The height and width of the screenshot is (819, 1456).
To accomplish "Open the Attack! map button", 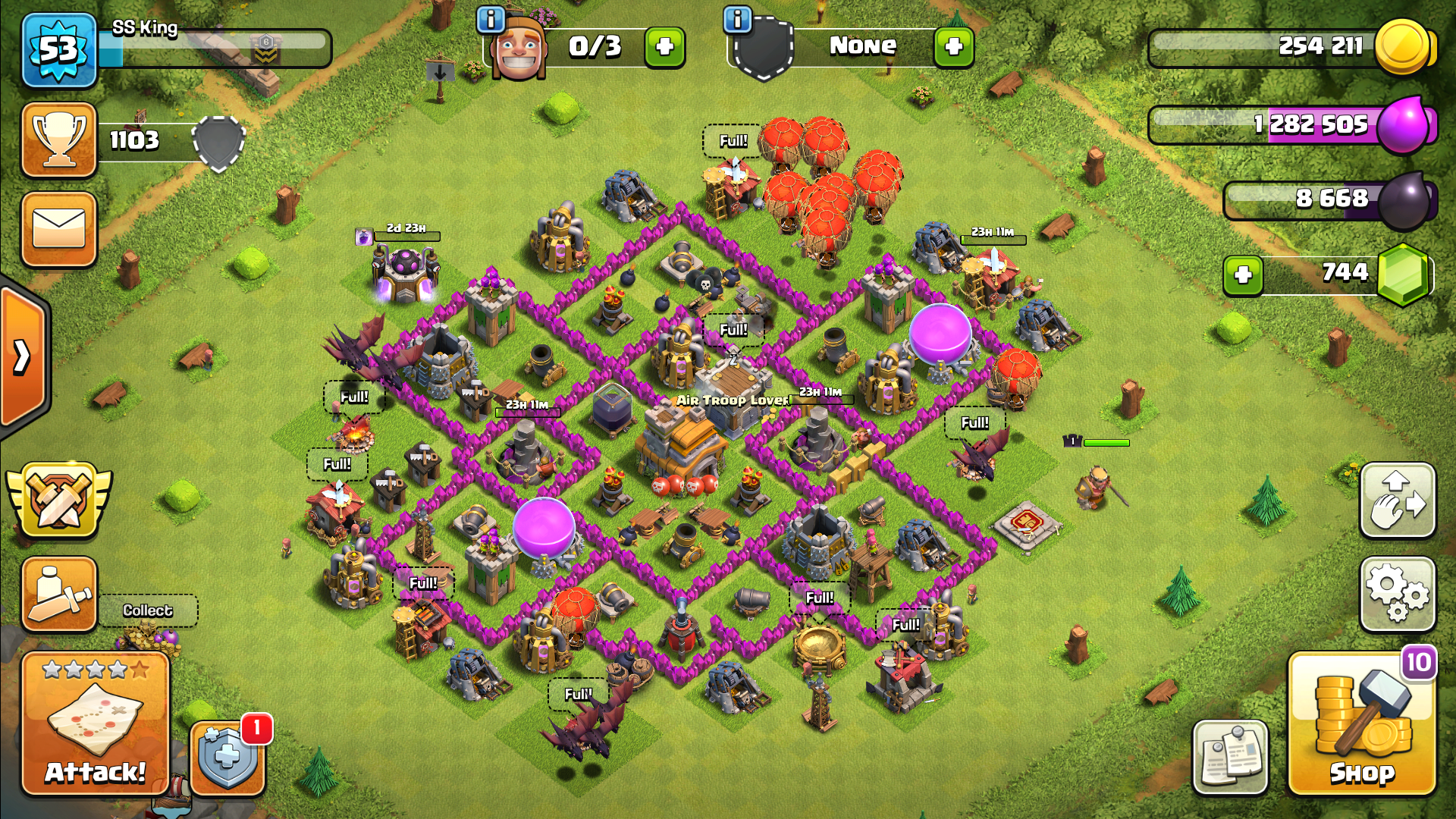I will click(95, 724).
